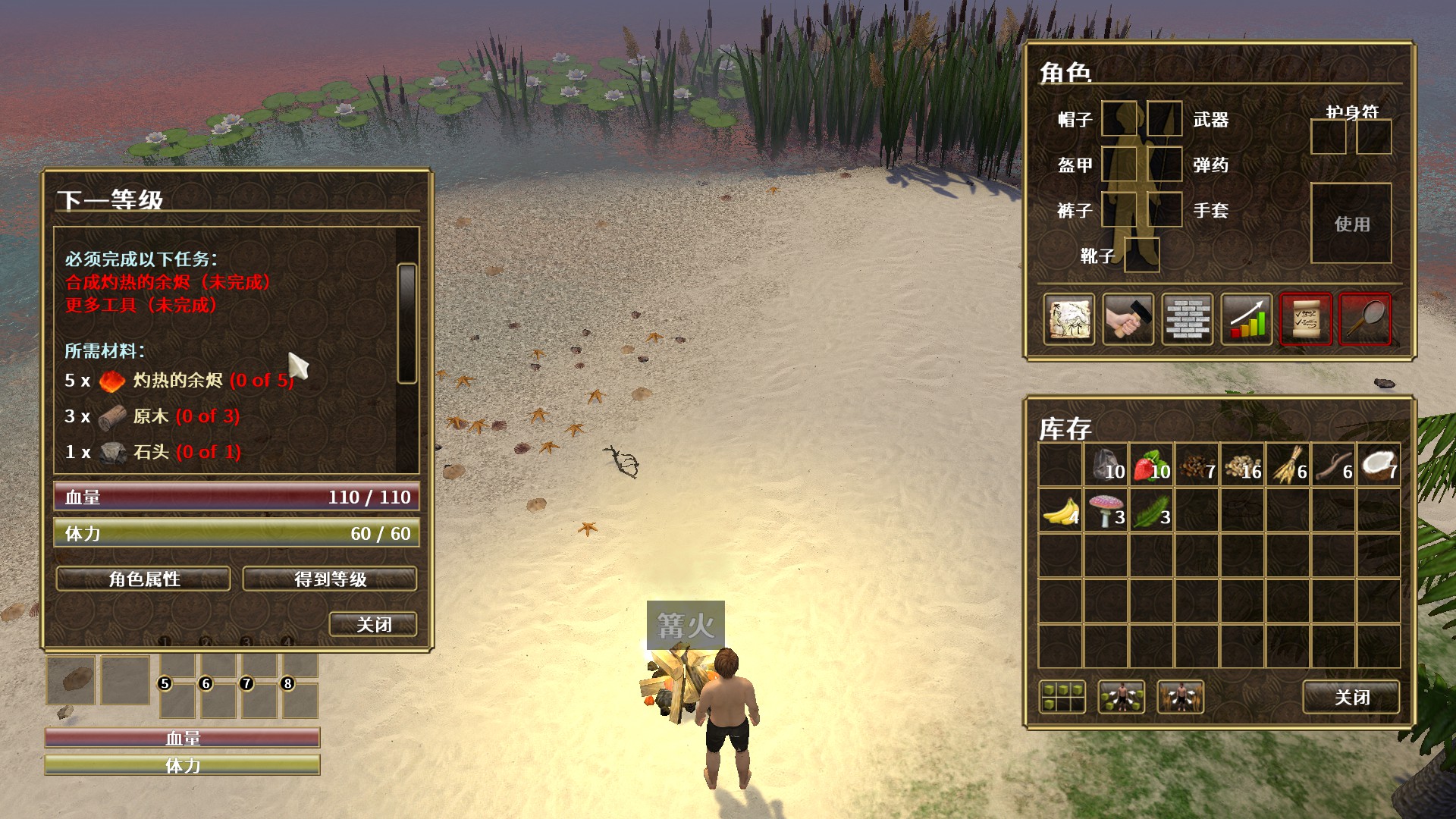Select the stone stack in inventory
1456x819 pixels.
1106,465
